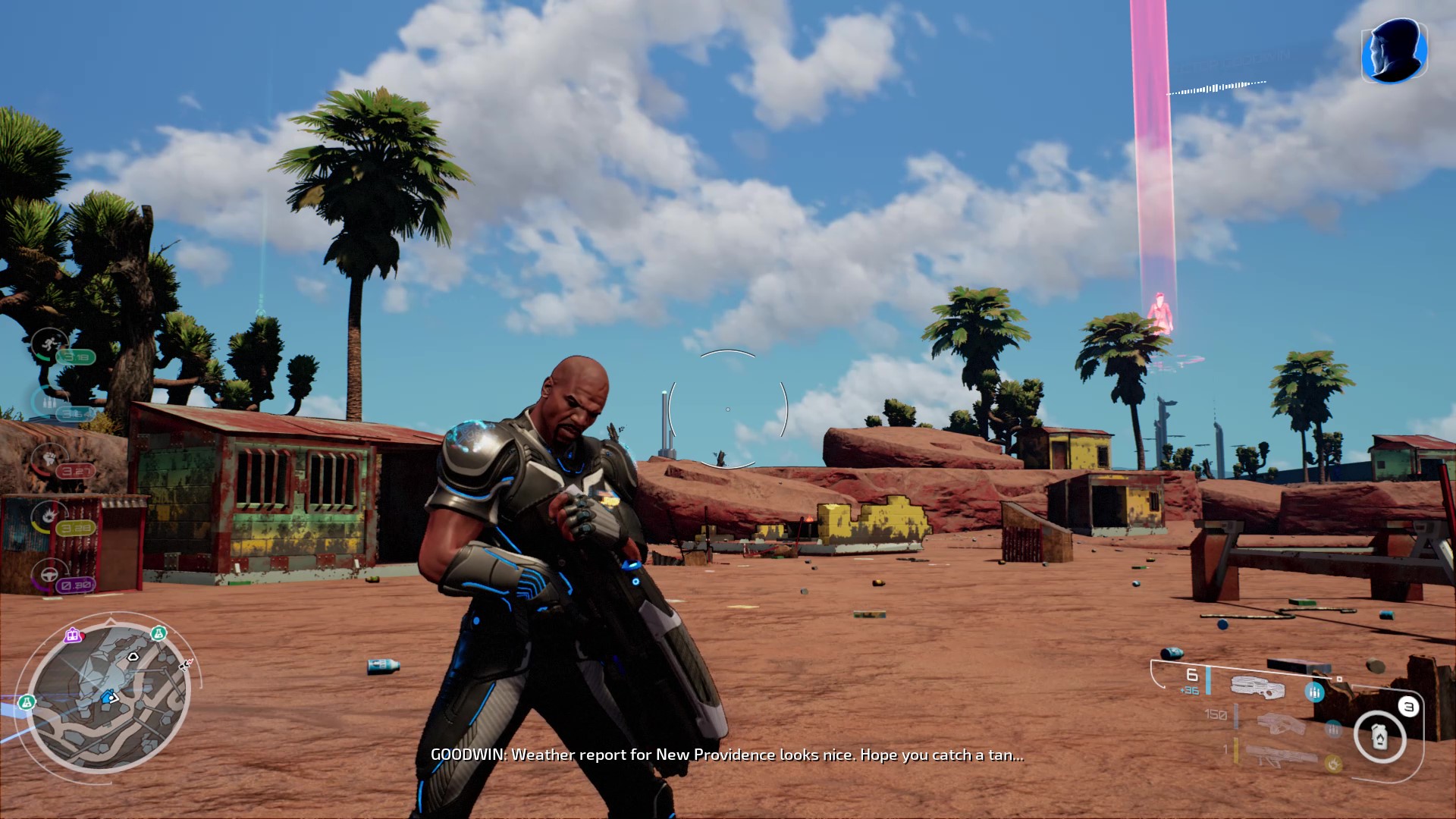Switch to the launcher weapon with 1 ammo
Image resolution: width=1456 pixels, height=819 pixels.
coord(1282,755)
